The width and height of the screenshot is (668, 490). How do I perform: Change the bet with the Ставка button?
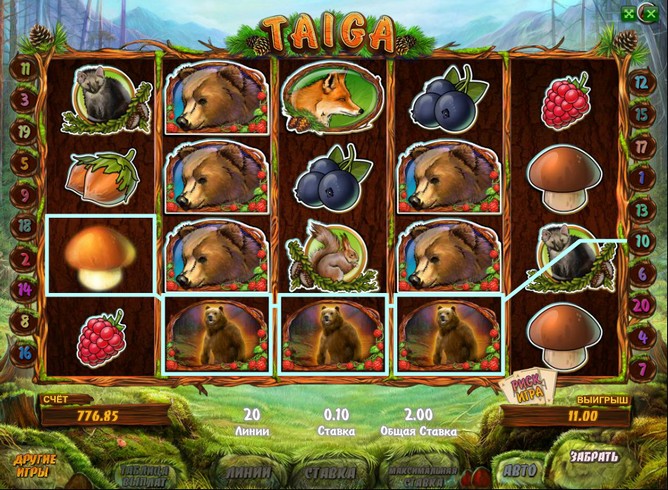pos(331,471)
